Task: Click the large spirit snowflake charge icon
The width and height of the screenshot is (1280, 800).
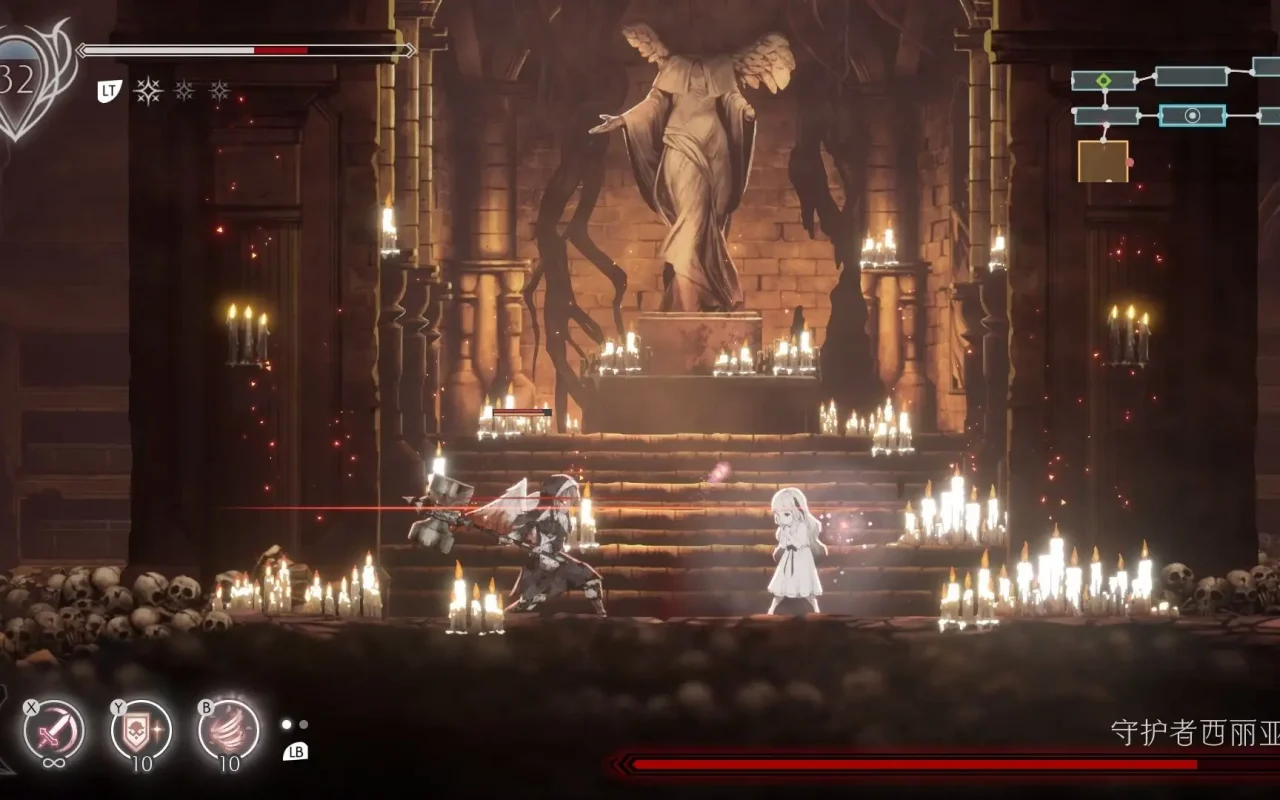Action: [x=150, y=92]
